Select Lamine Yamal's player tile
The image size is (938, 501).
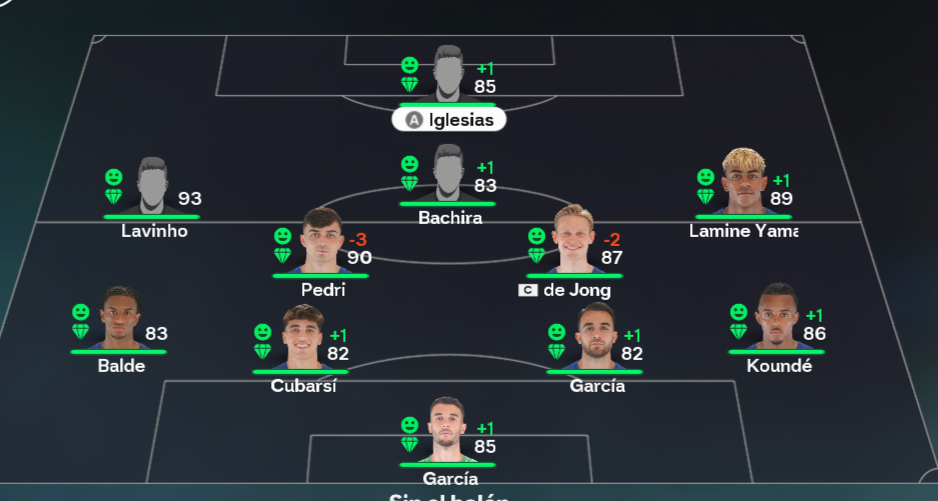point(743,184)
